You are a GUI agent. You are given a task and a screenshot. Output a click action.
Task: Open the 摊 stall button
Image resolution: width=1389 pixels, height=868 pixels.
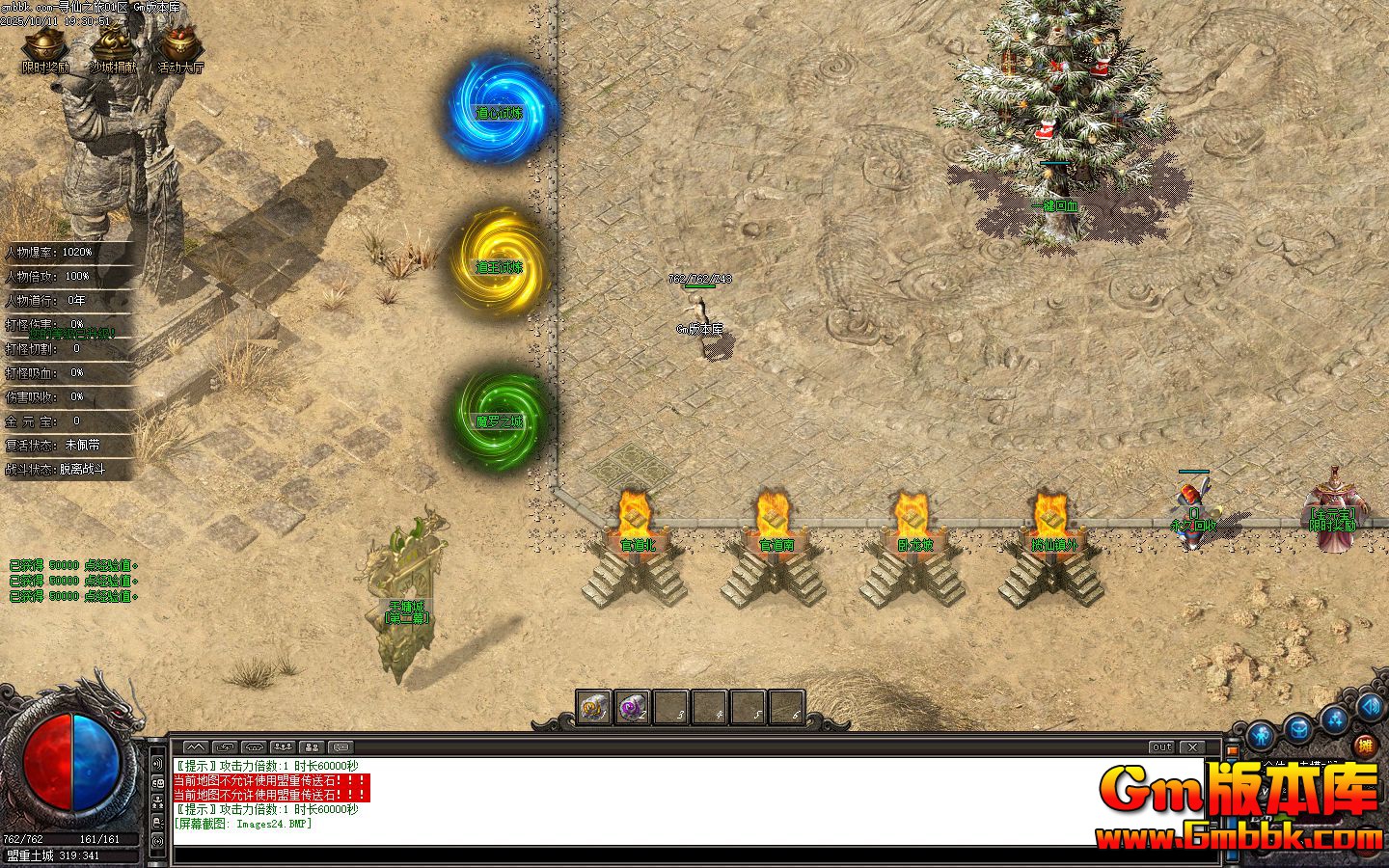(1364, 745)
